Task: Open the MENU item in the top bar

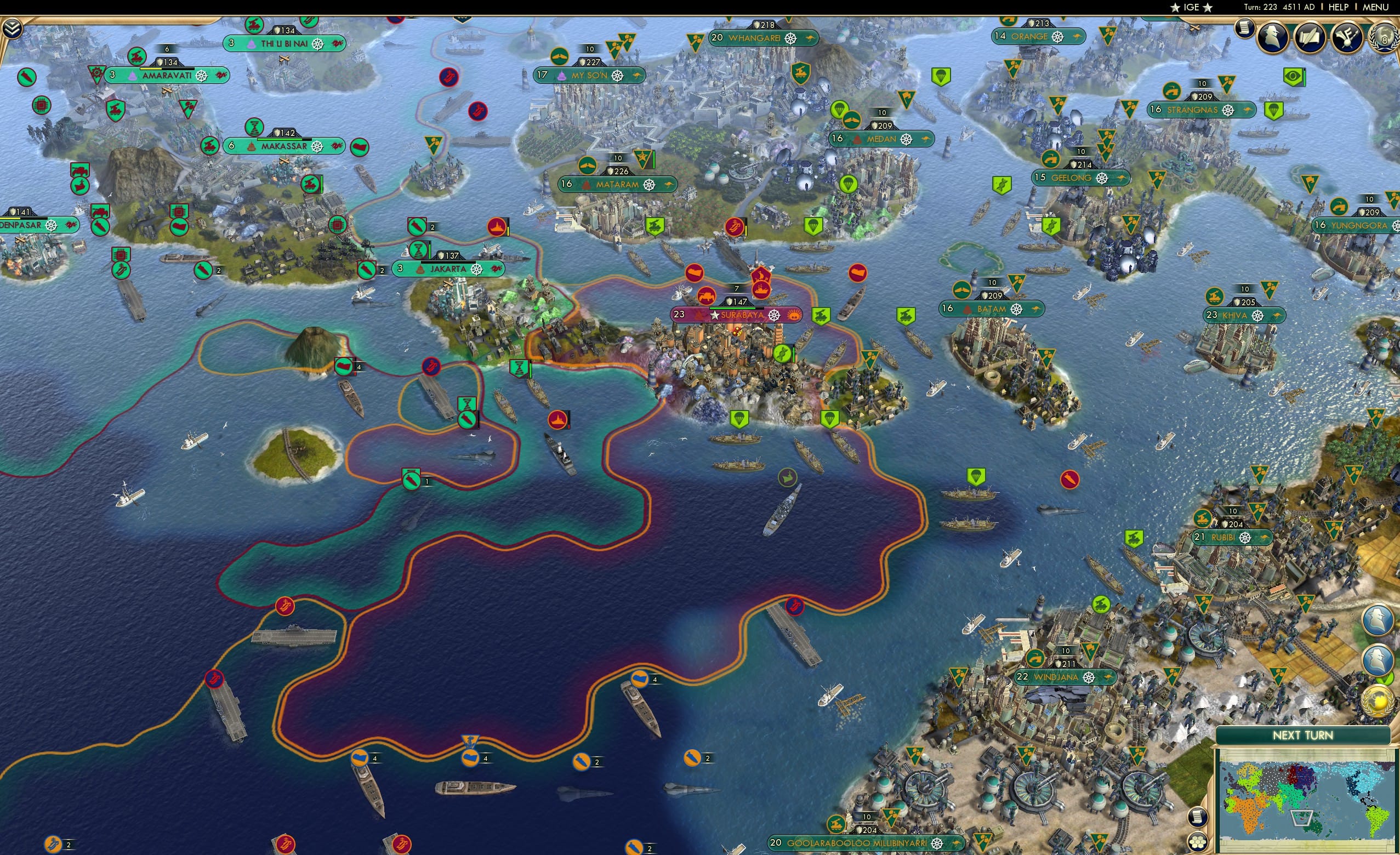Action: coord(1375,7)
